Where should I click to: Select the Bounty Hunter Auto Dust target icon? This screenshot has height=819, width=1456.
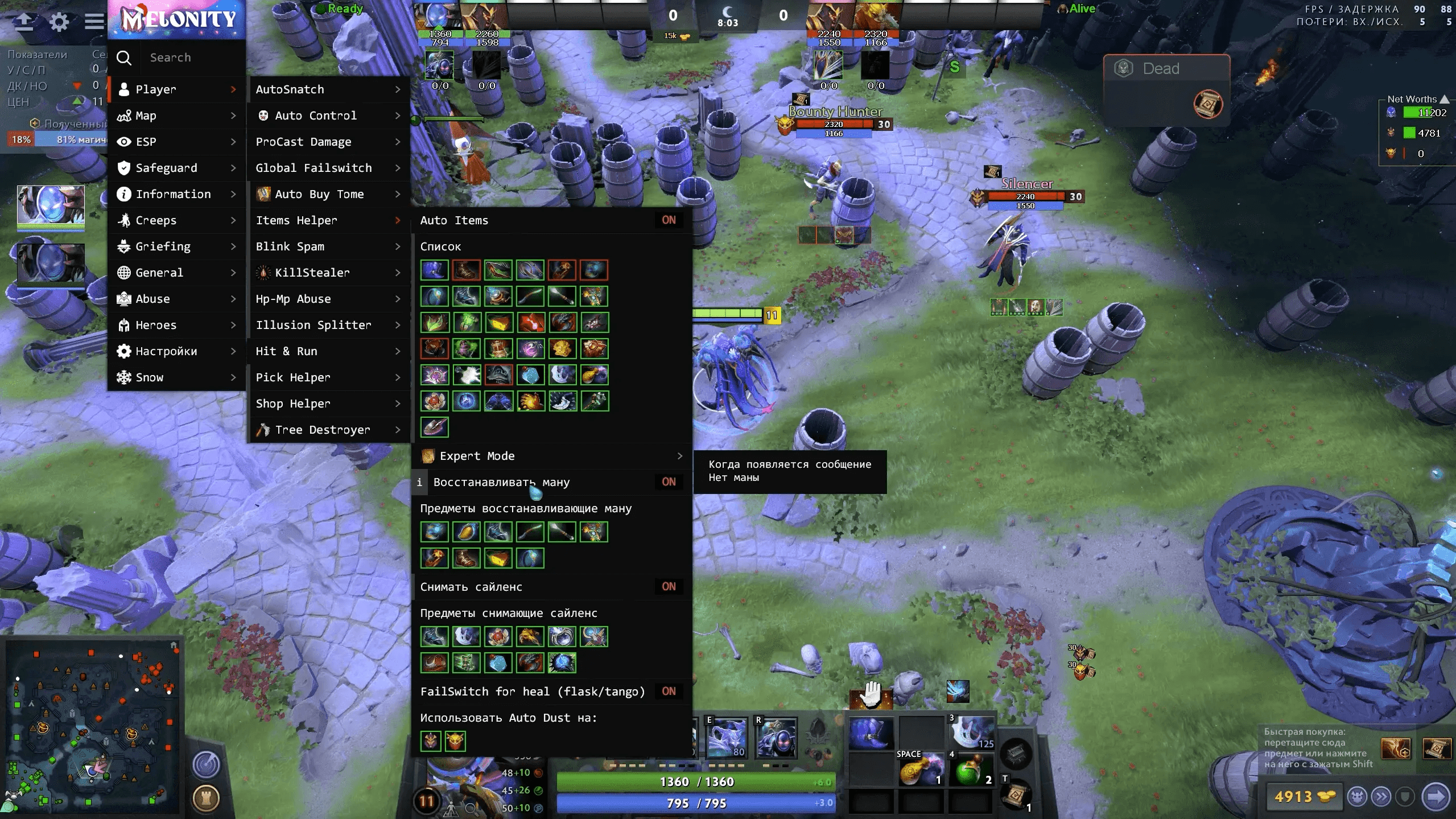coord(455,741)
